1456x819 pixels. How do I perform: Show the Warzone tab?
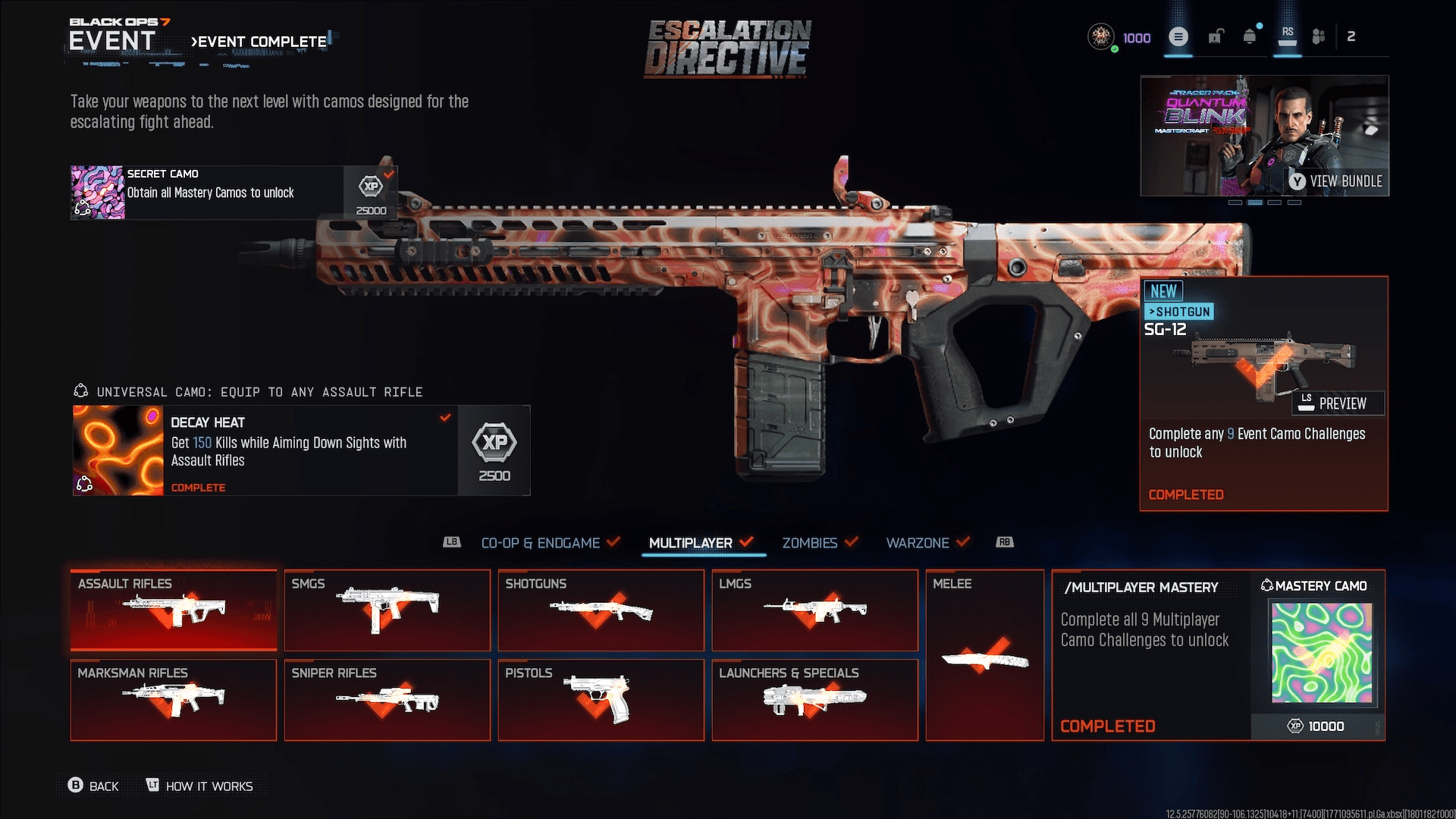pos(918,543)
